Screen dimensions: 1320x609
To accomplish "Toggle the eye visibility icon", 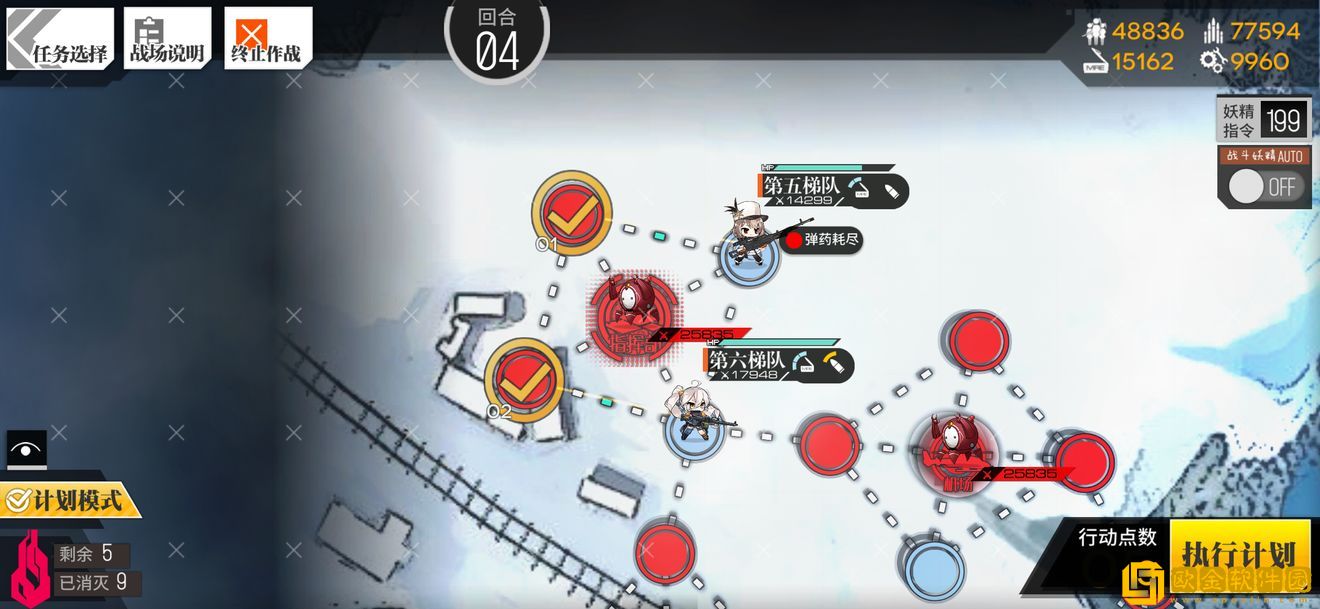I will click(x=26, y=449).
